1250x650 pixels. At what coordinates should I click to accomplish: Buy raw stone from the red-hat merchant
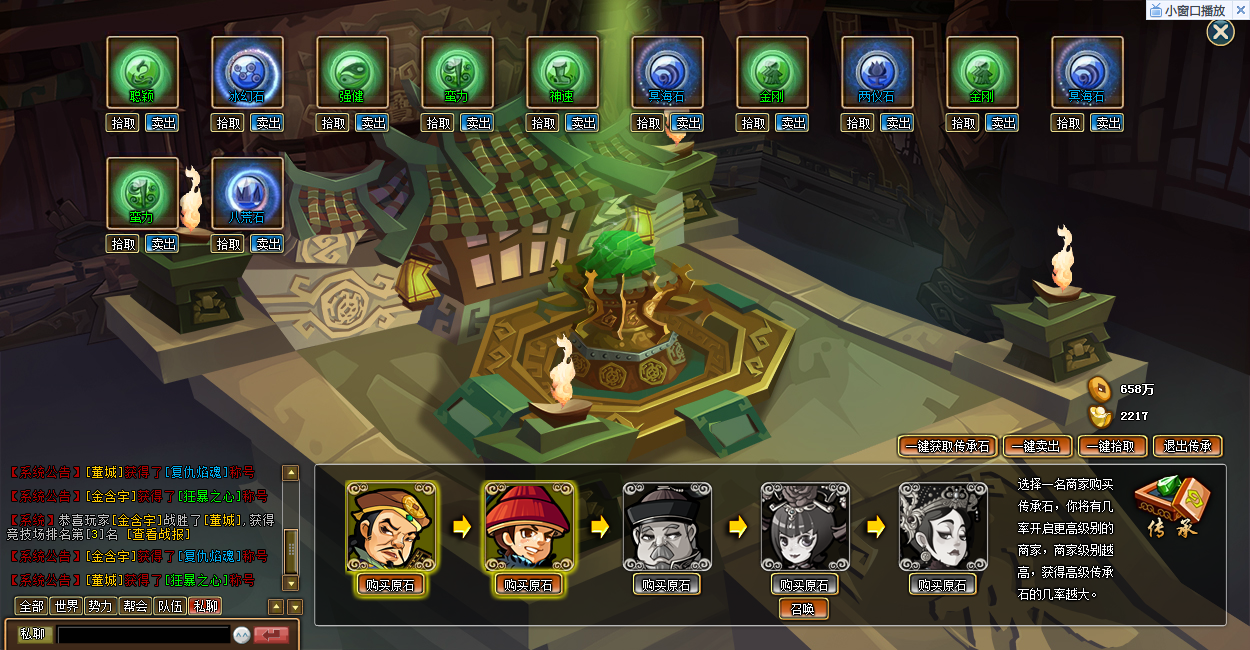(x=528, y=585)
